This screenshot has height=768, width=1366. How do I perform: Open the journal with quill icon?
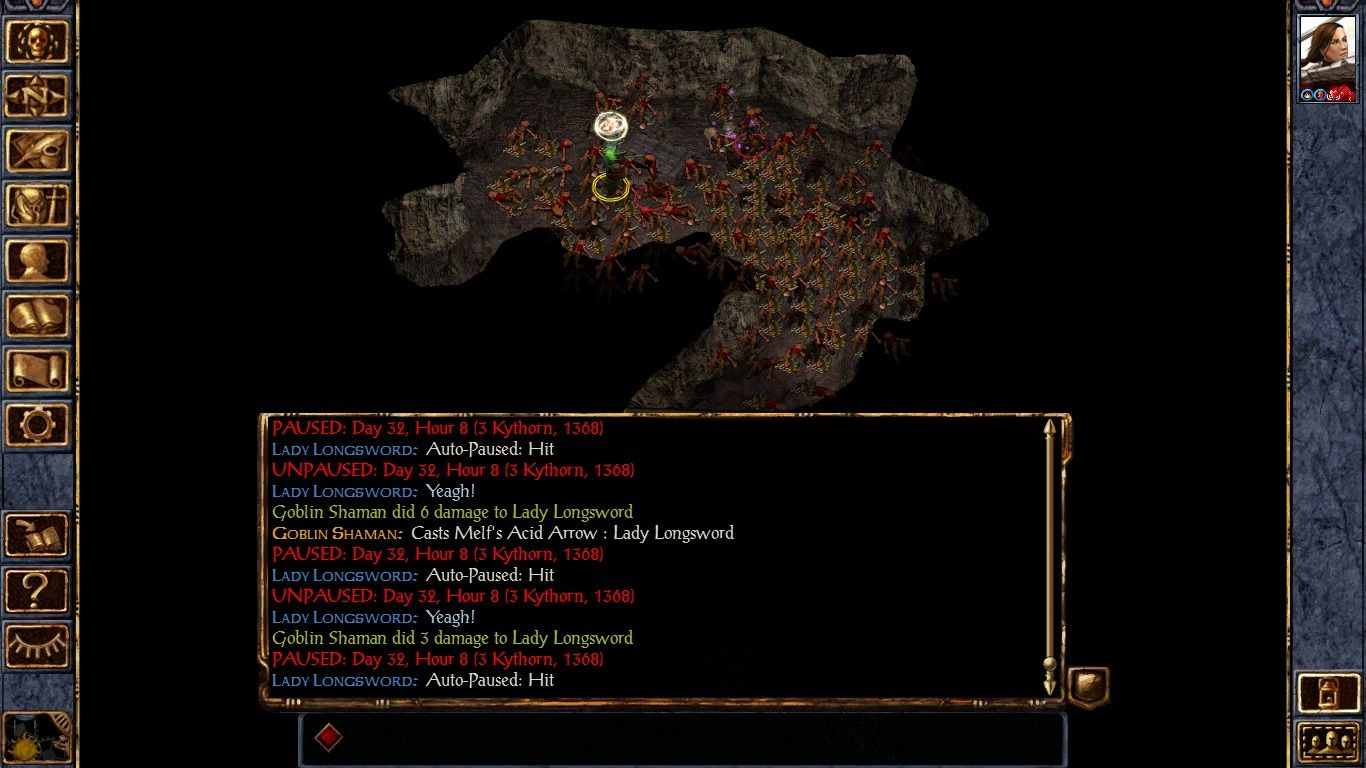coord(37,151)
